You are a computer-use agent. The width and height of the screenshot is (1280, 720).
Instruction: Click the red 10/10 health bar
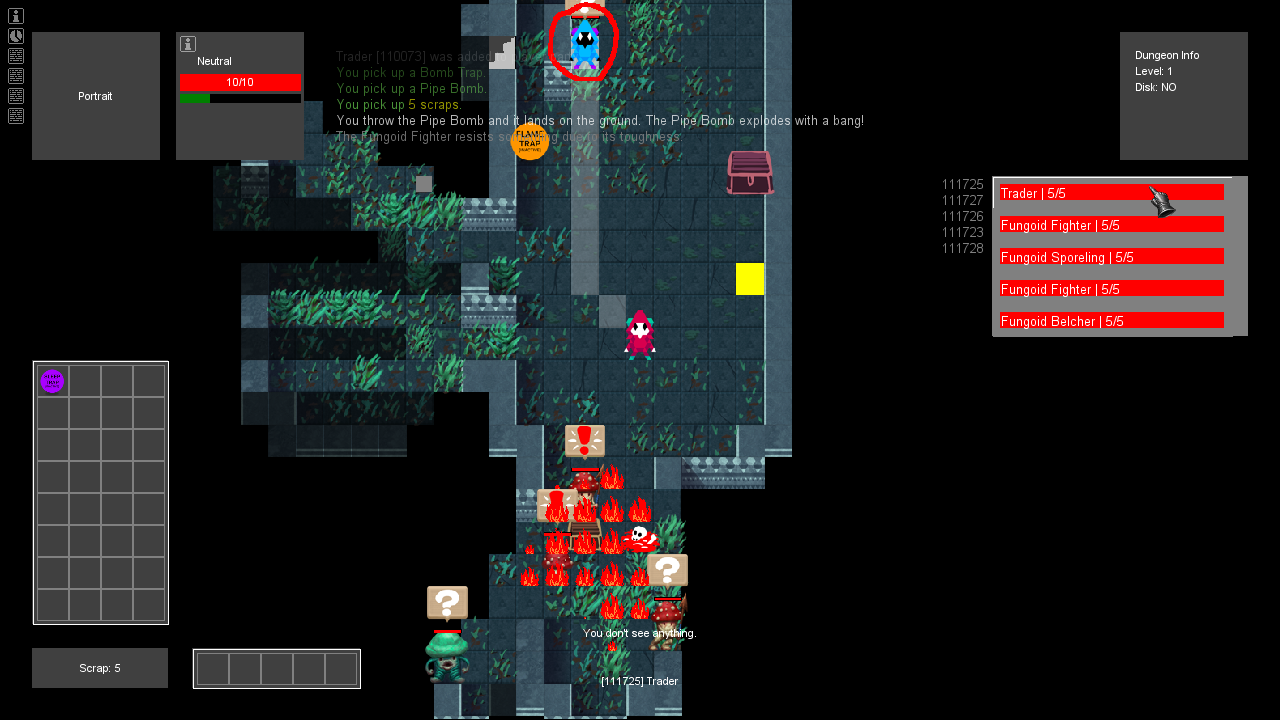pos(240,83)
